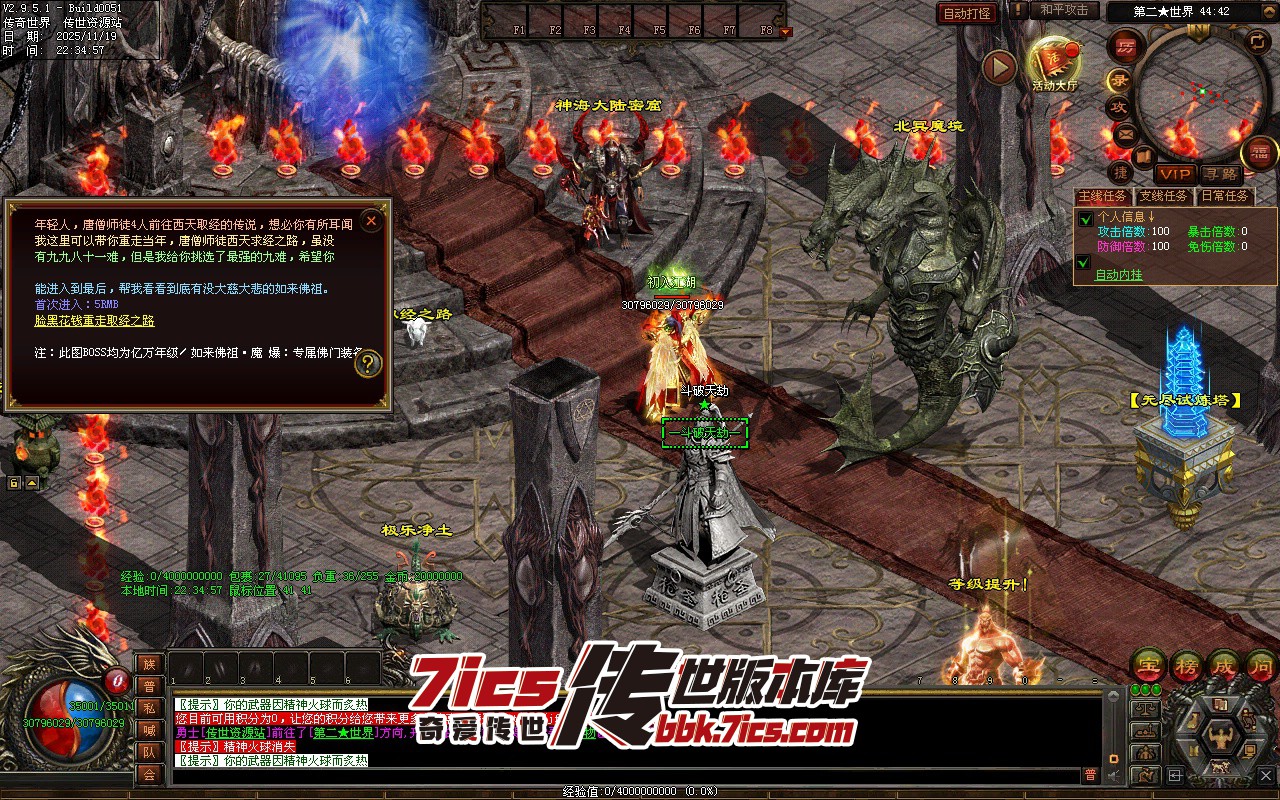
Task: Activate the 寻路 pathfinding button
Action: [x=1219, y=174]
